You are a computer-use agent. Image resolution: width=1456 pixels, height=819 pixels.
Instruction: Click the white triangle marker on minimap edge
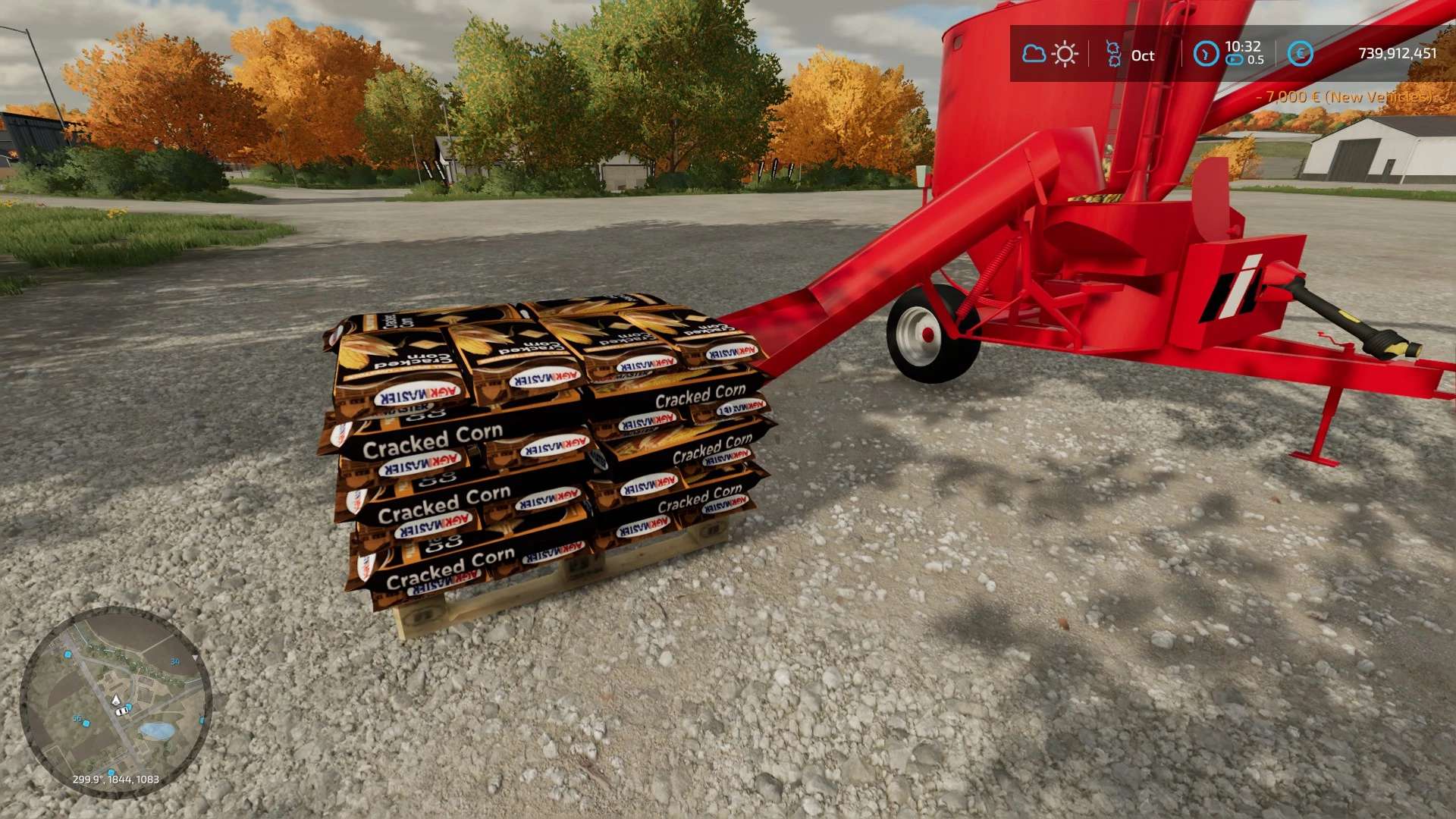tap(195, 658)
